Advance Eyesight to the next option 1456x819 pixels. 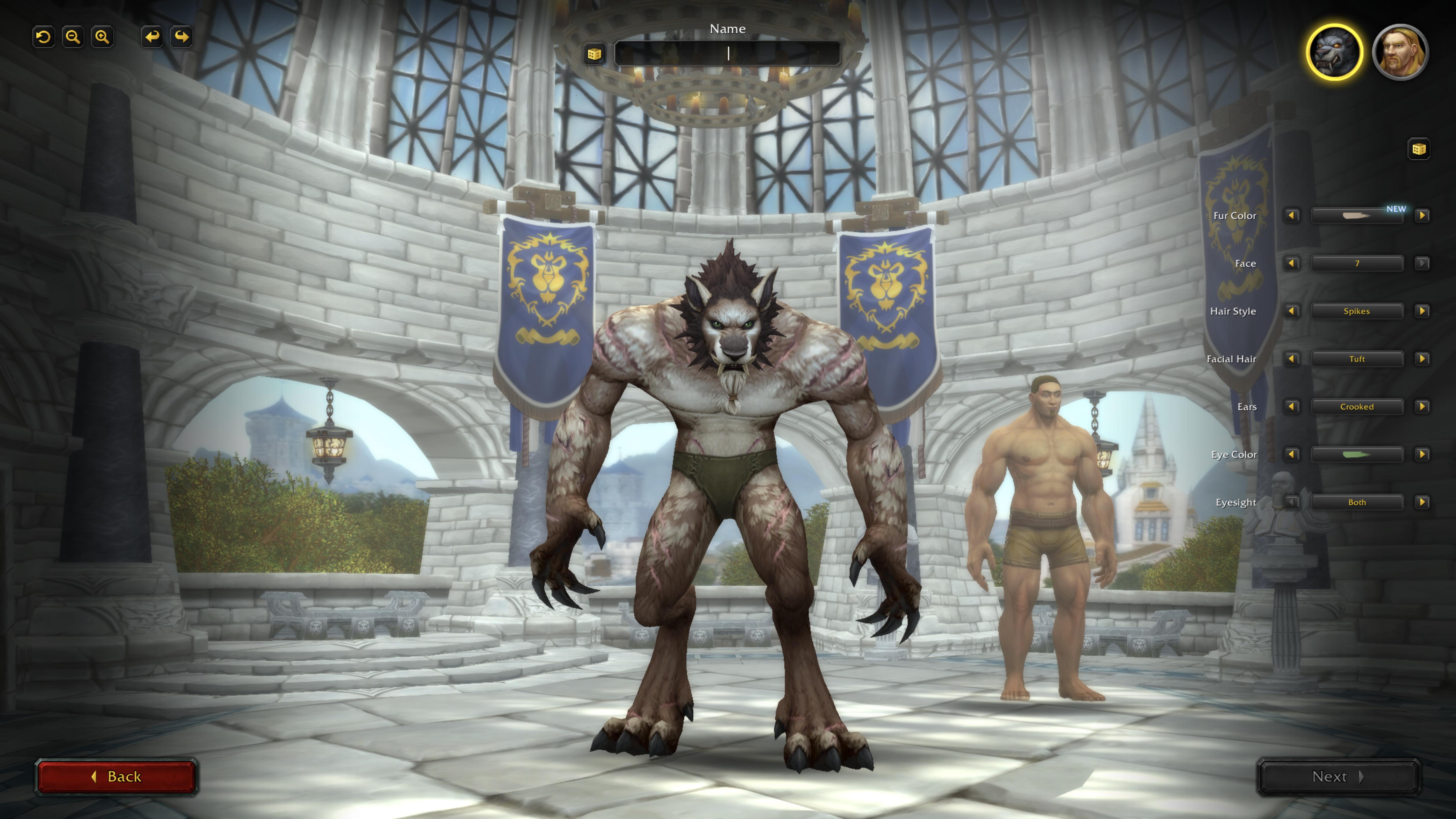pos(1422,502)
